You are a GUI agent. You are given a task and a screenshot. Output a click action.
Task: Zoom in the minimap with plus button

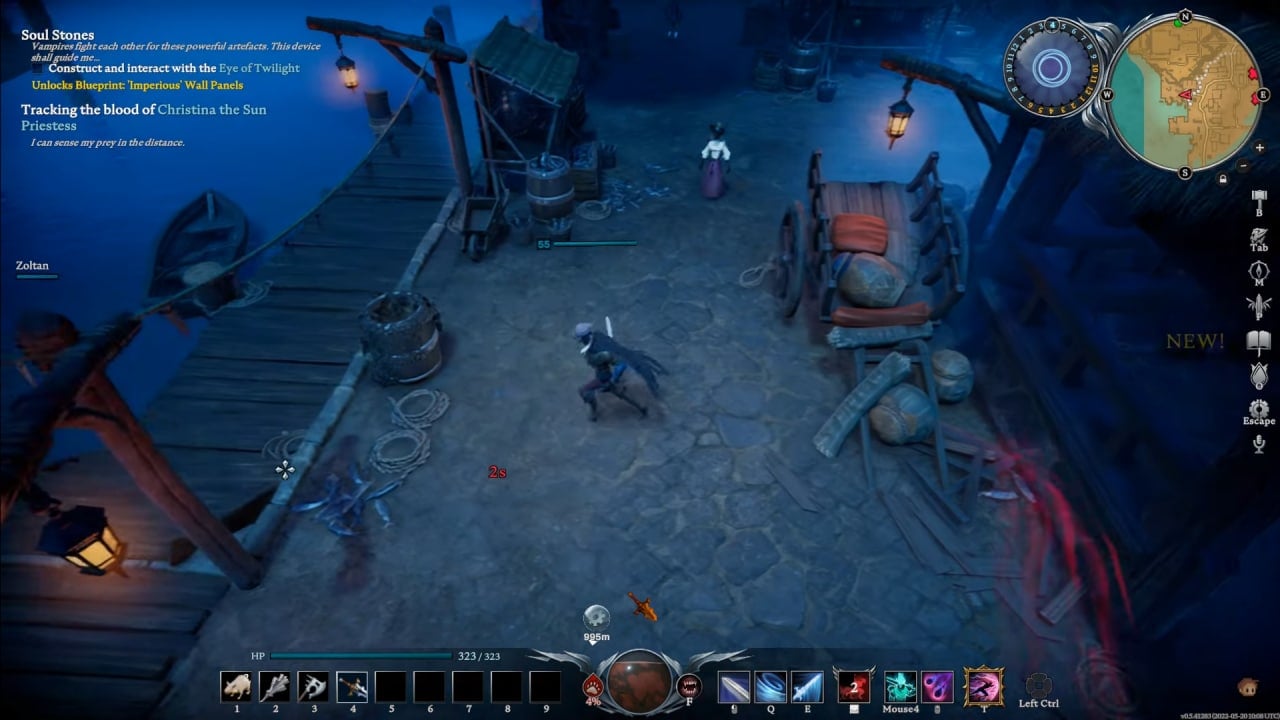click(1259, 147)
